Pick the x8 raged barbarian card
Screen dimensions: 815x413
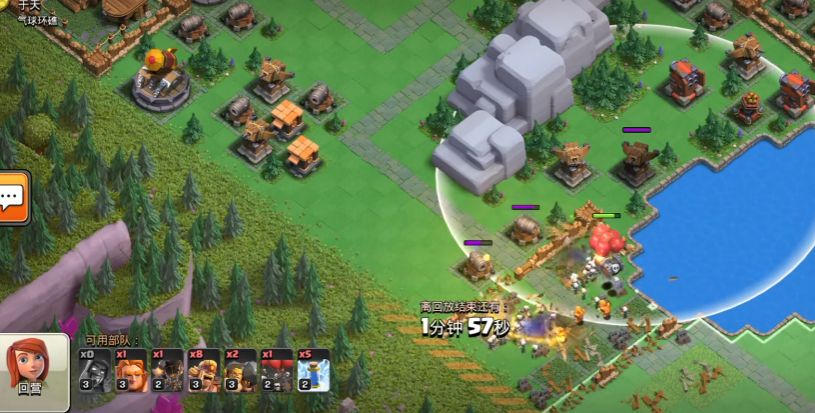point(204,371)
